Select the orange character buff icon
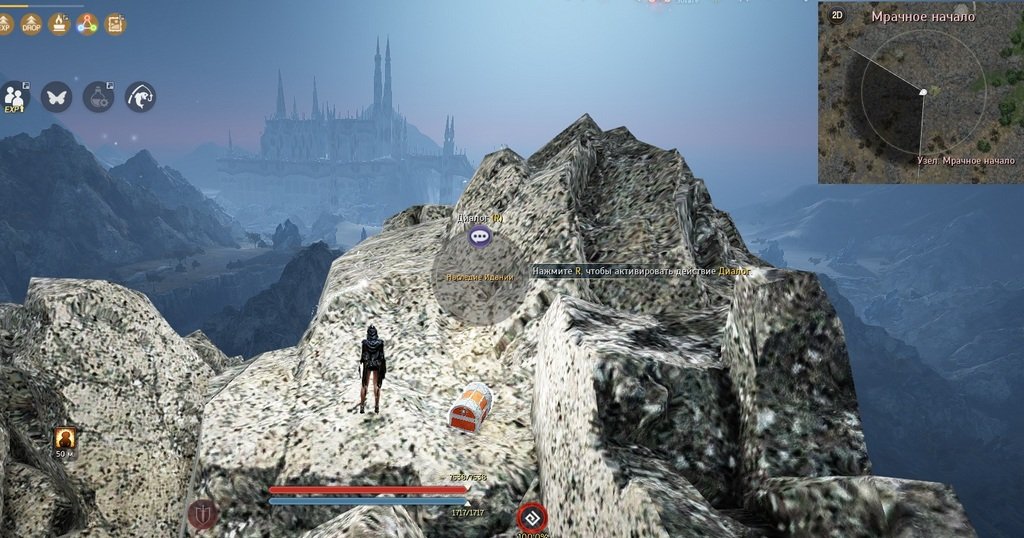This screenshot has width=1024, height=538. tap(65, 438)
